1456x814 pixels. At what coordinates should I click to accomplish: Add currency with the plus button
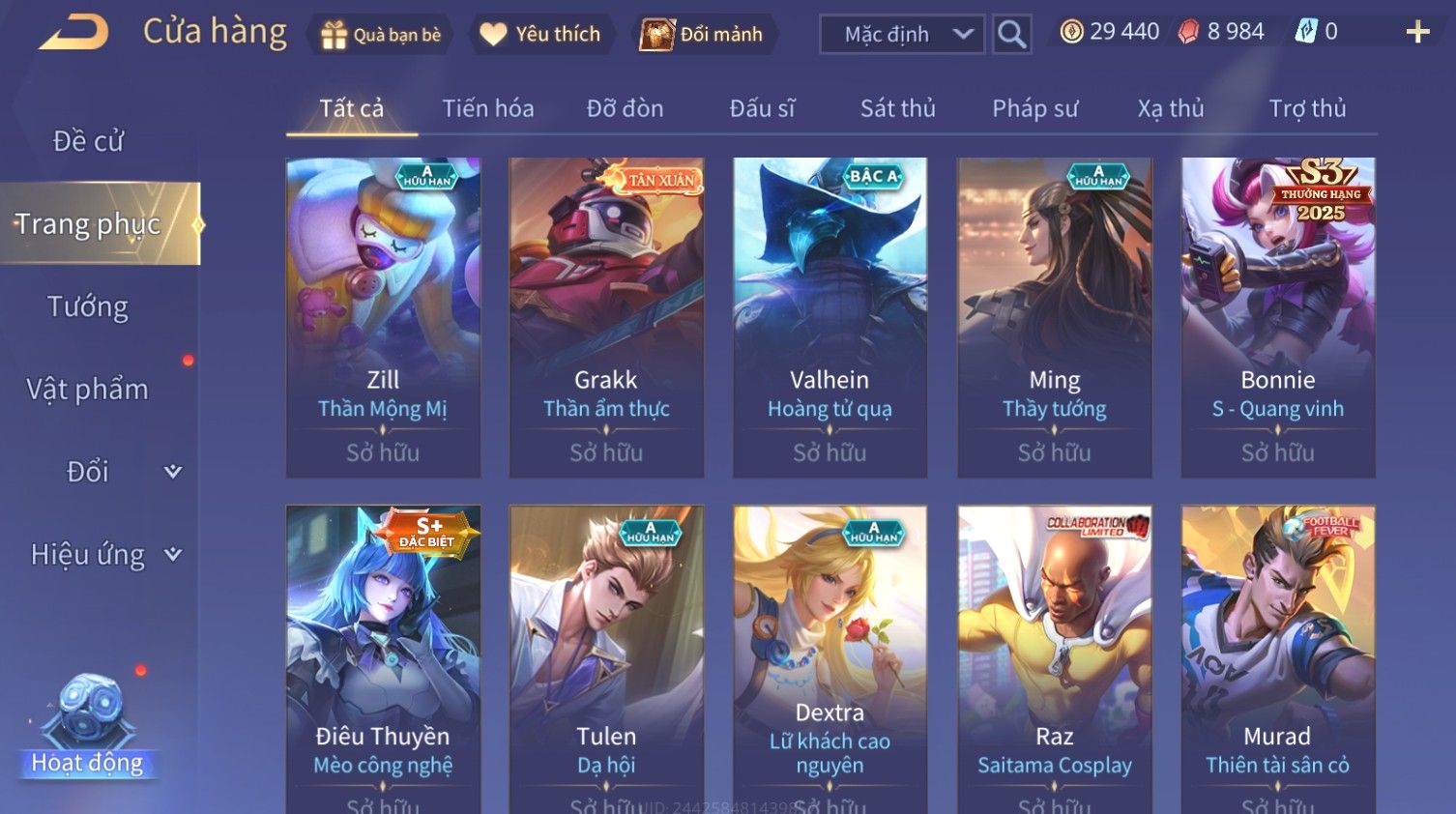click(1417, 33)
